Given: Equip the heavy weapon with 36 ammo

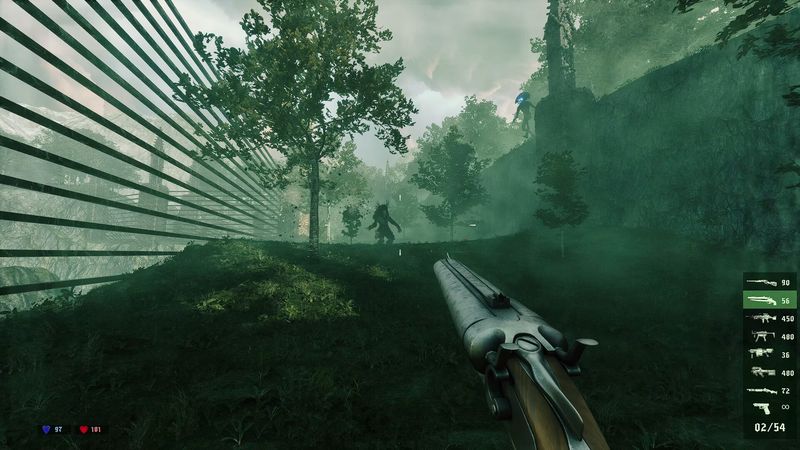Looking at the screenshot, I should coord(768,354).
